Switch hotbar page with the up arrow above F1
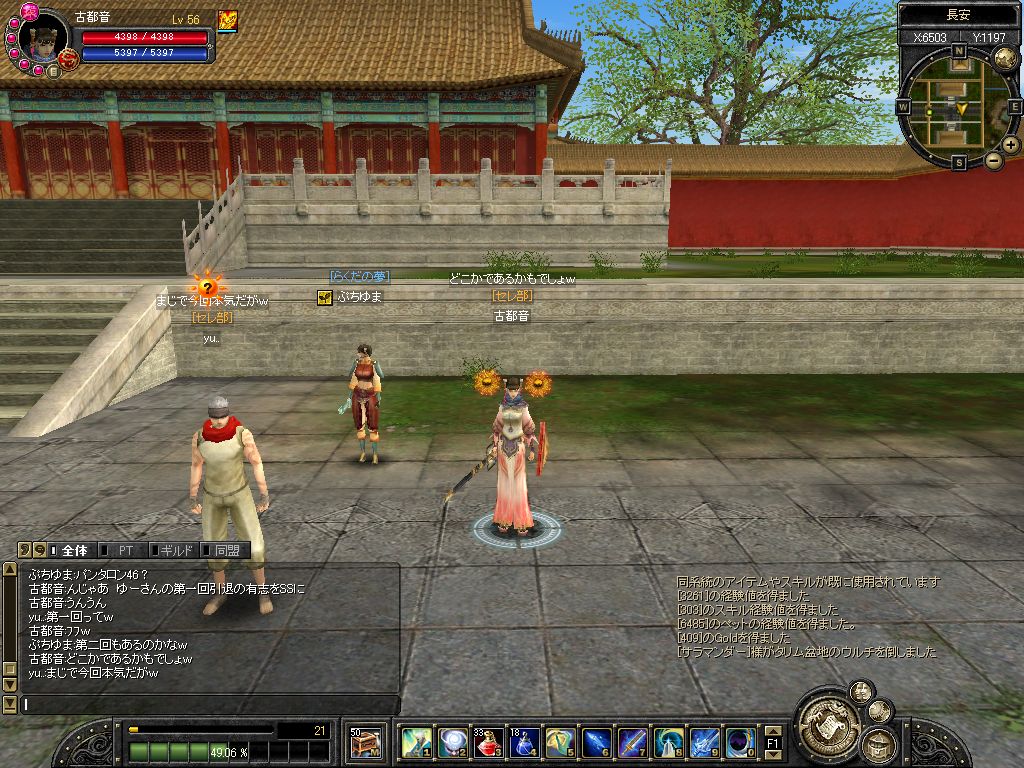 (773, 731)
